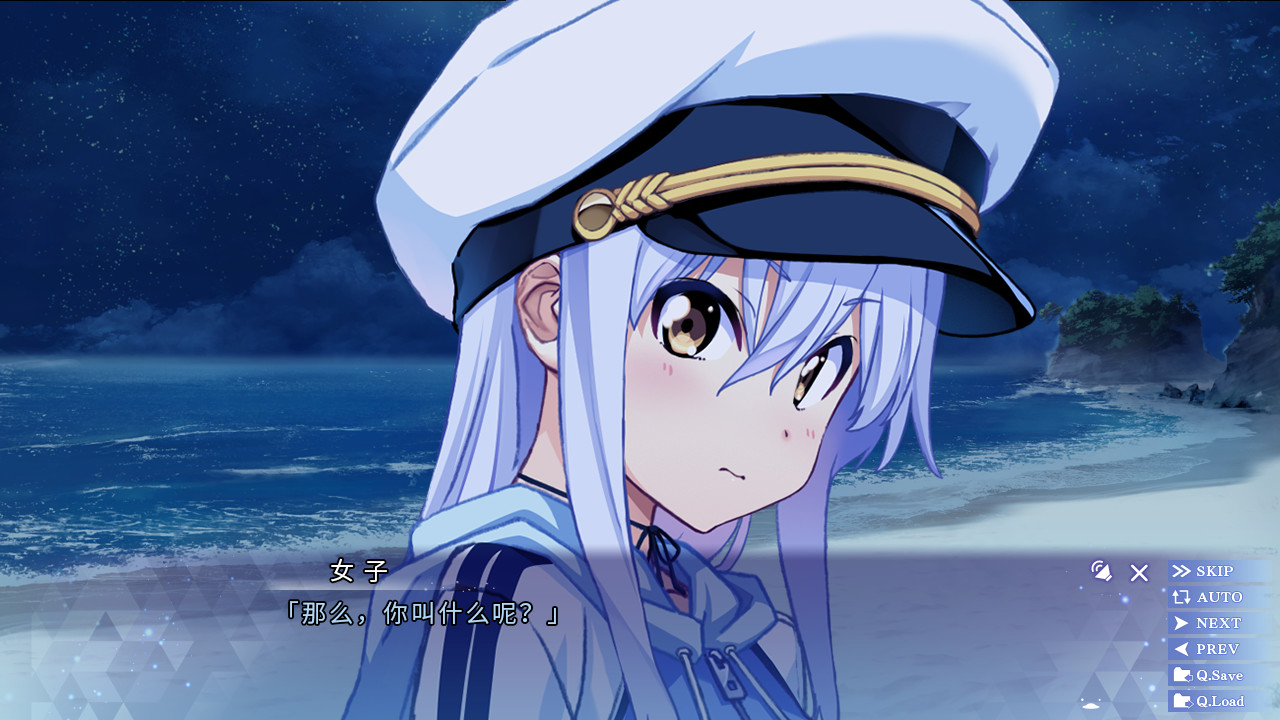Click the loop arrows icon next to AUTO

(1180, 597)
